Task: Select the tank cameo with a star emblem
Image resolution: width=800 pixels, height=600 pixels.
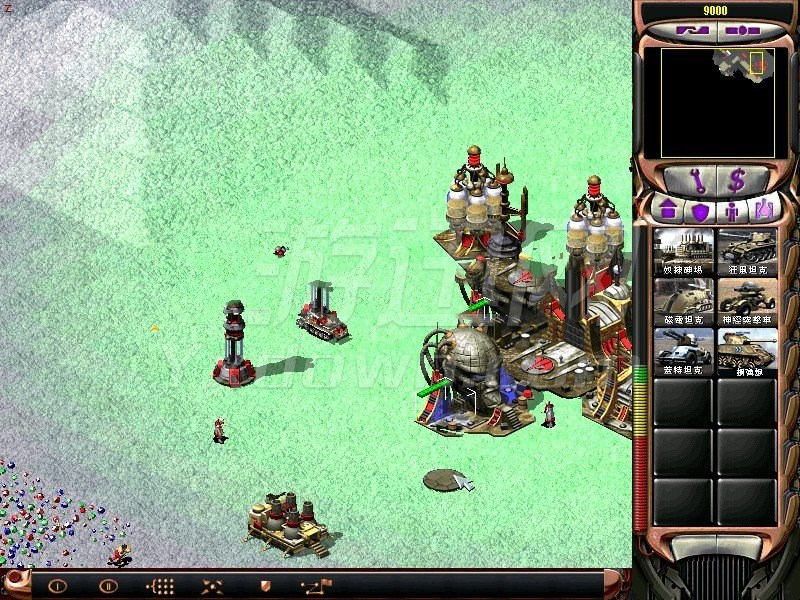Action: click(x=747, y=351)
